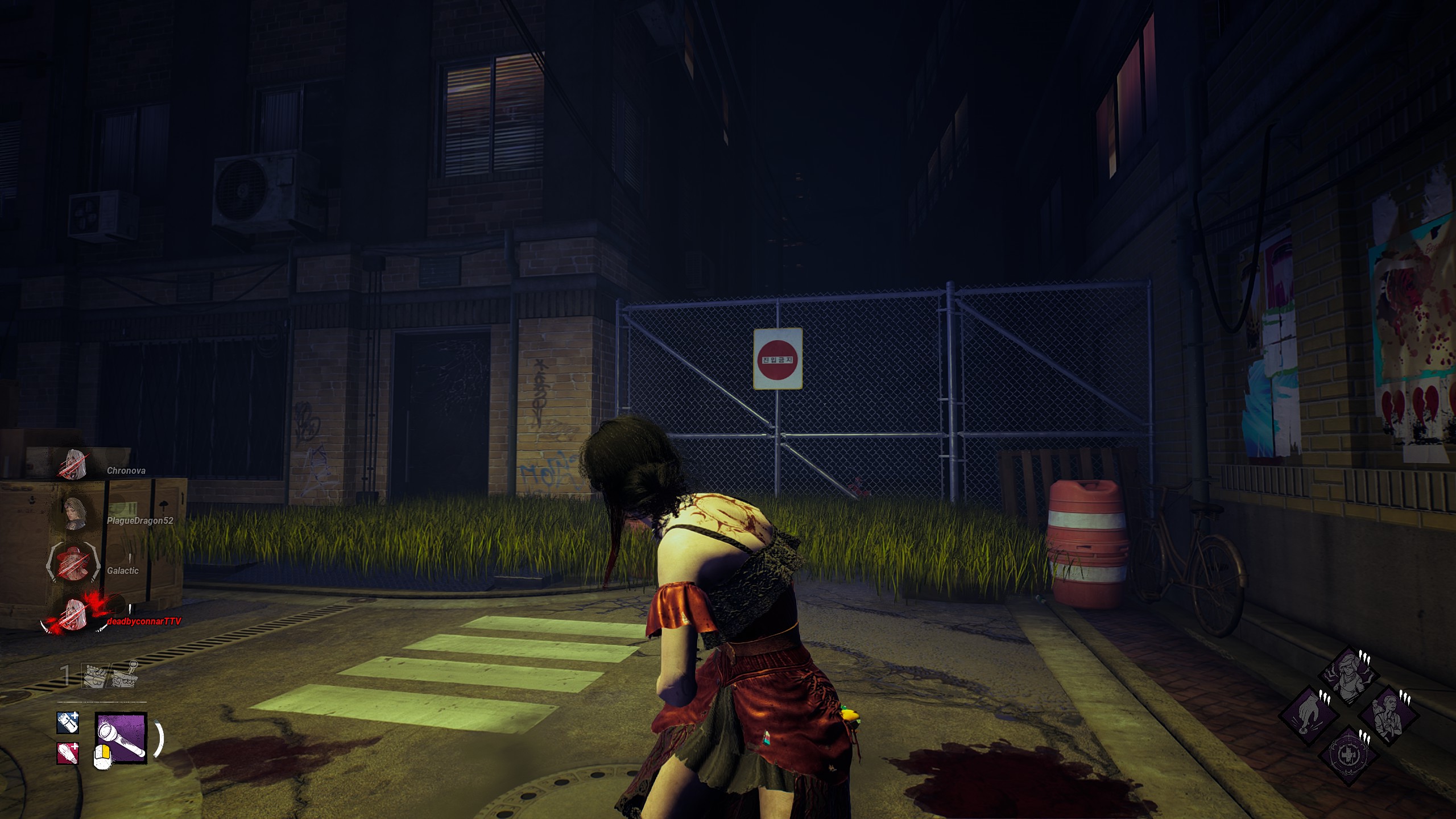Select Galactic's hooked survivor portrait

71,564
